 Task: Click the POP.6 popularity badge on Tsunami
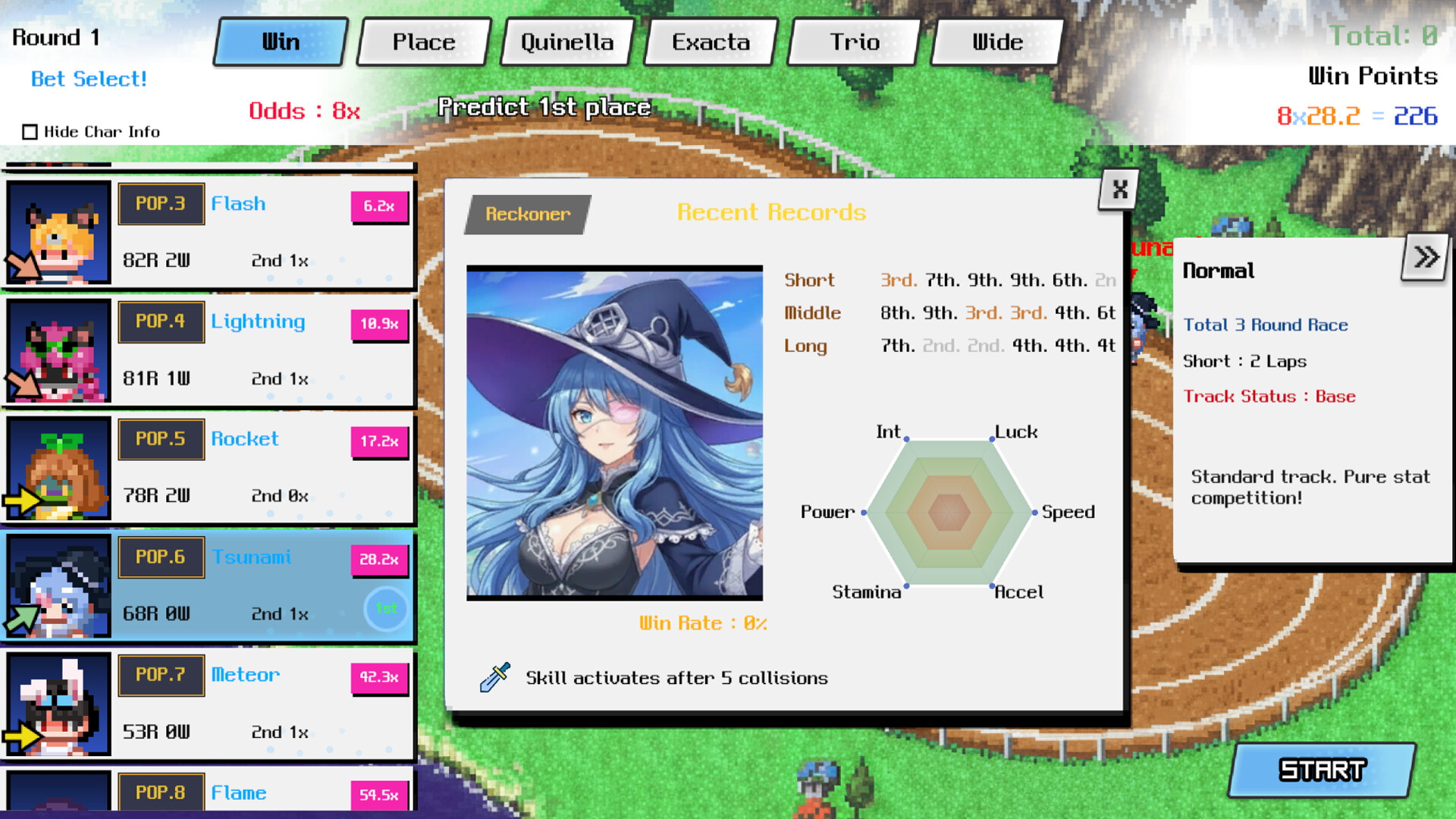tap(161, 557)
